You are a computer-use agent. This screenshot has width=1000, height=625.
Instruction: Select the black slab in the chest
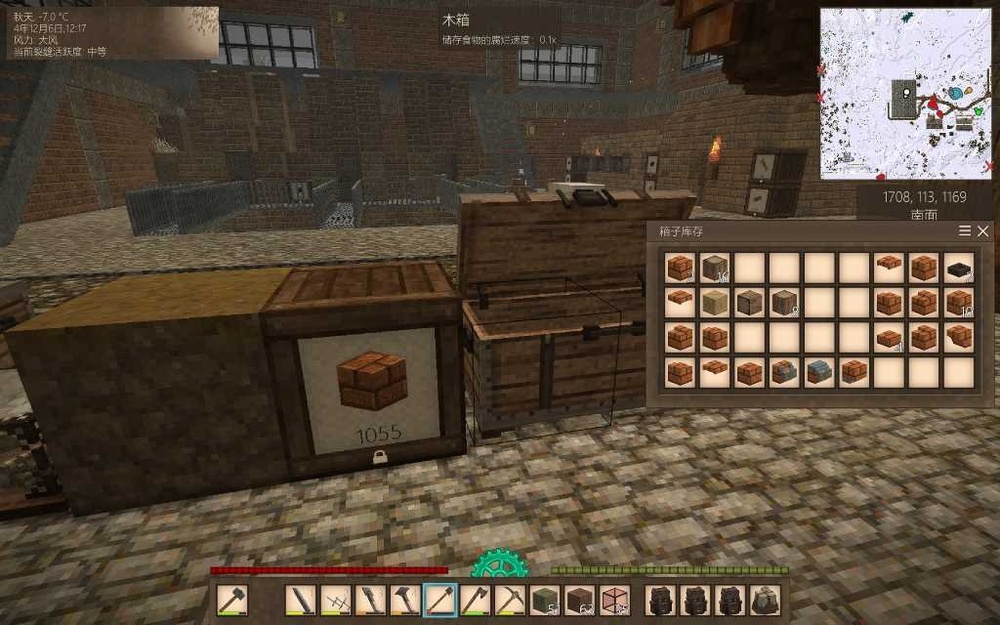[959, 268]
